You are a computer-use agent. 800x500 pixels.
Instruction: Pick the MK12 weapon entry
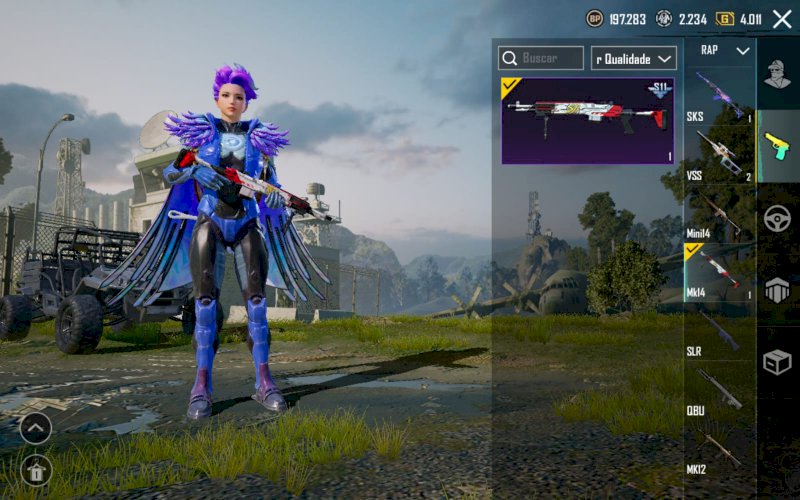tap(719, 448)
